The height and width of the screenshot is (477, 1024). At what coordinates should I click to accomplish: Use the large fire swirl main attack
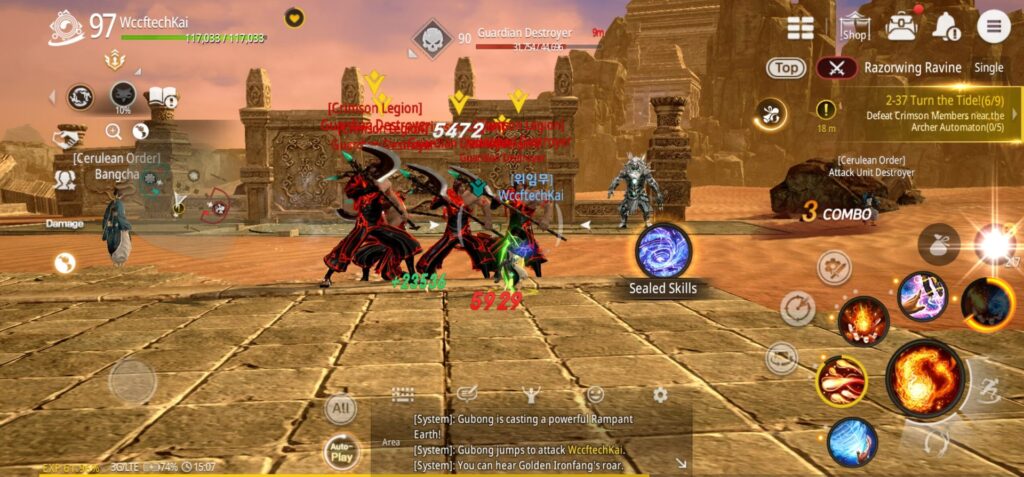(x=925, y=379)
